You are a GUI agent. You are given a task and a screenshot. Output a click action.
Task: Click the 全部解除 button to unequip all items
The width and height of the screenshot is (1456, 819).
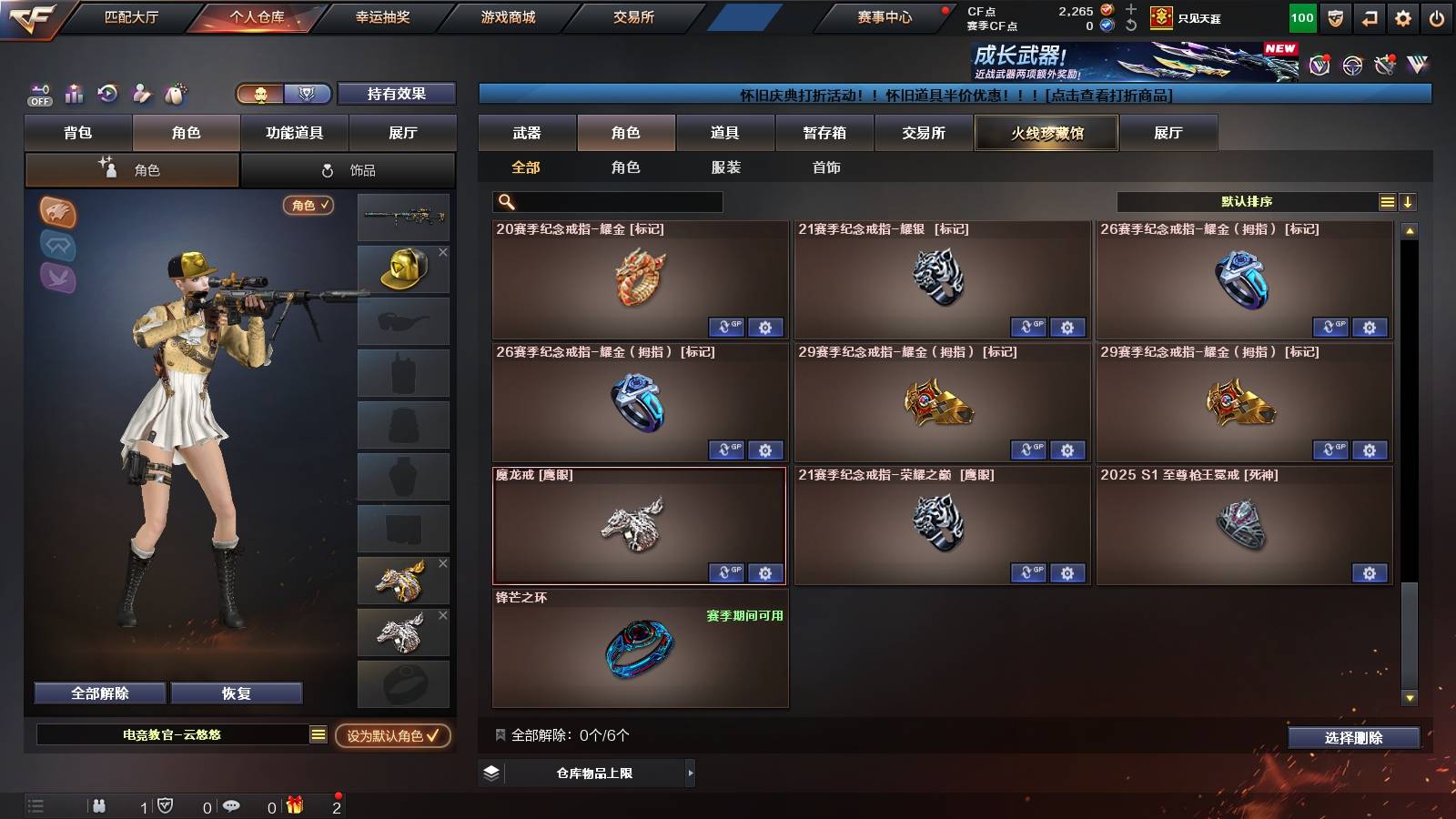click(x=98, y=693)
